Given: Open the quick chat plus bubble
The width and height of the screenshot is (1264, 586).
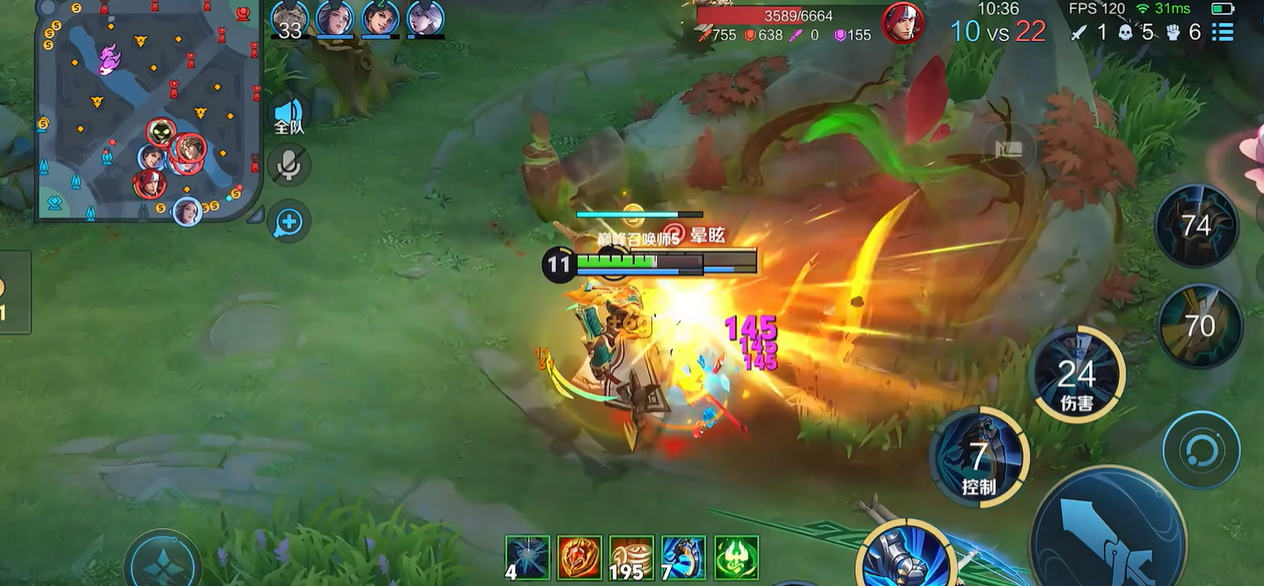Looking at the screenshot, I should point(289,221).
